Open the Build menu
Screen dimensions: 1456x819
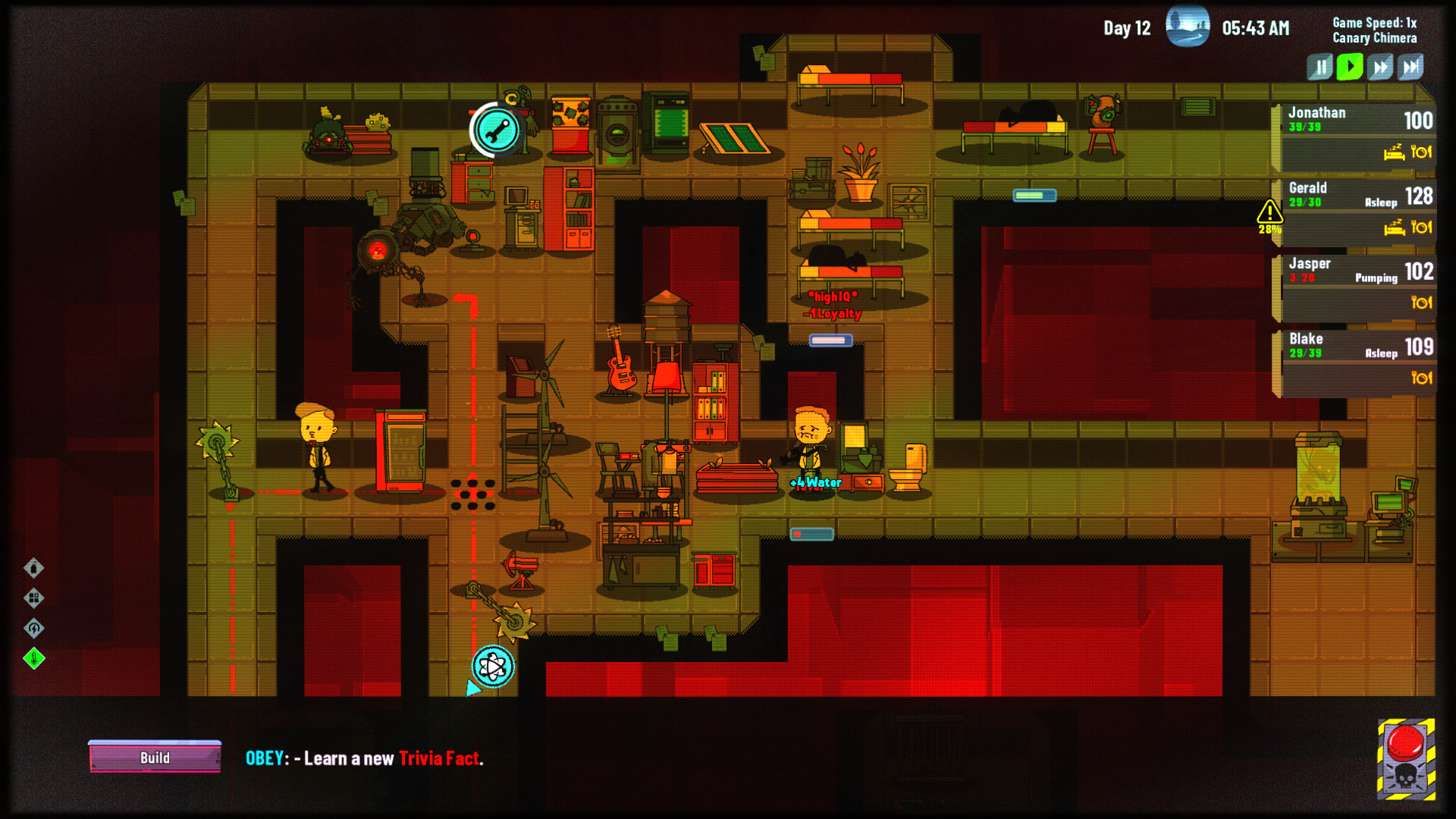pos(155,758)
